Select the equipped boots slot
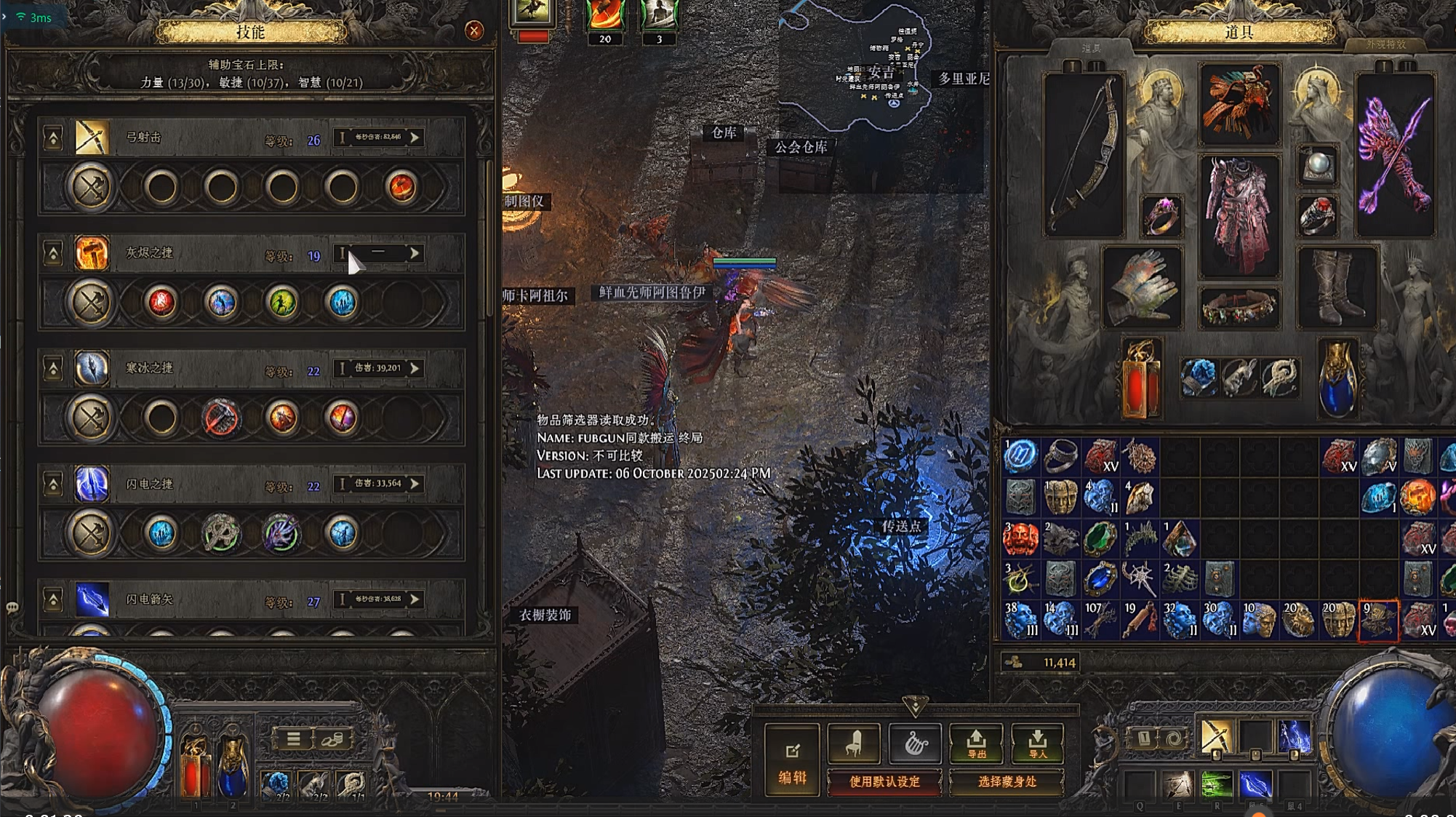 (x=1337, y=287)
